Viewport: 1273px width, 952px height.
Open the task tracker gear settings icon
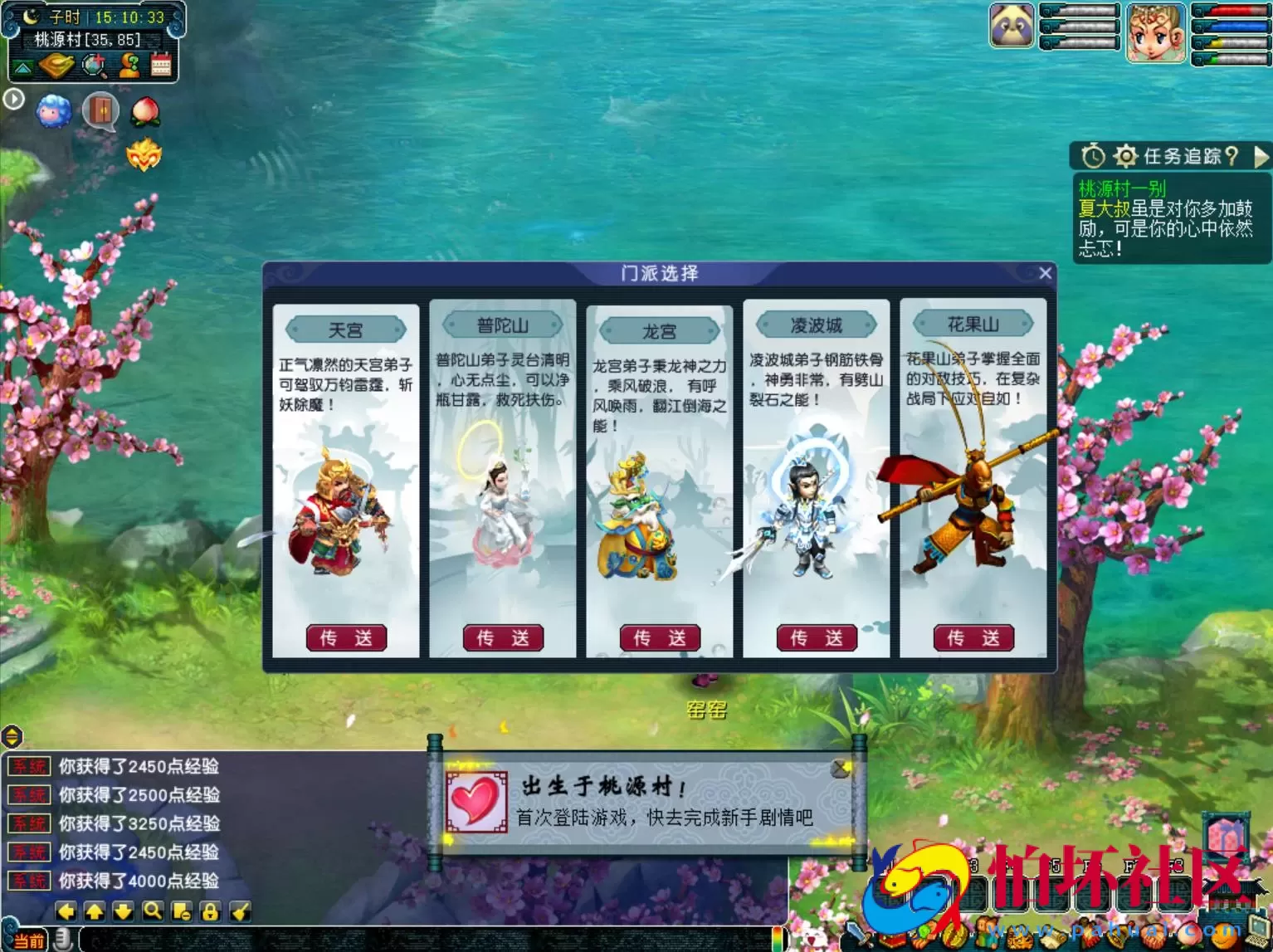coord(1127,155)
